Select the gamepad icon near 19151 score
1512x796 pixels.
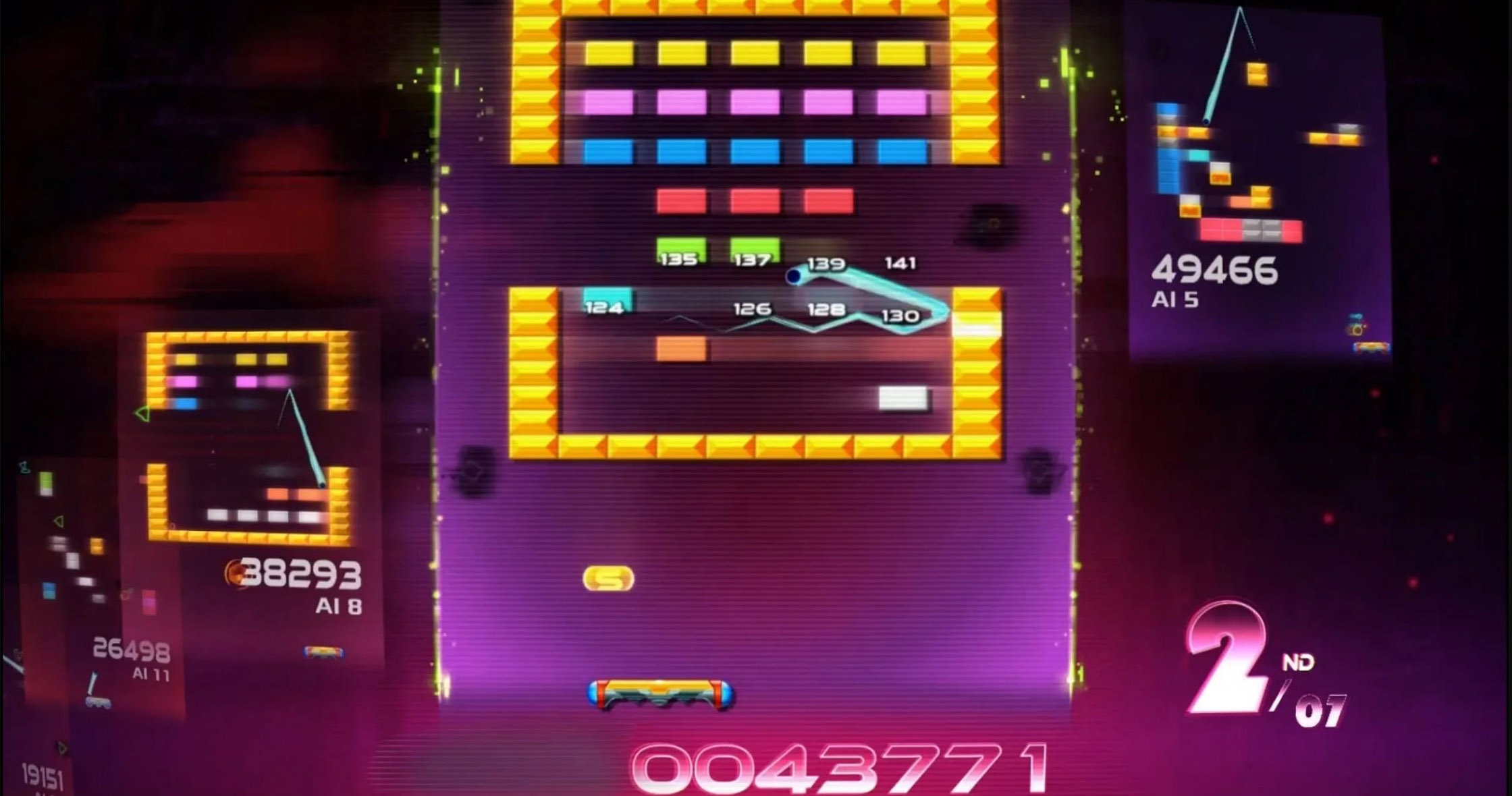[x=98, y=704]
